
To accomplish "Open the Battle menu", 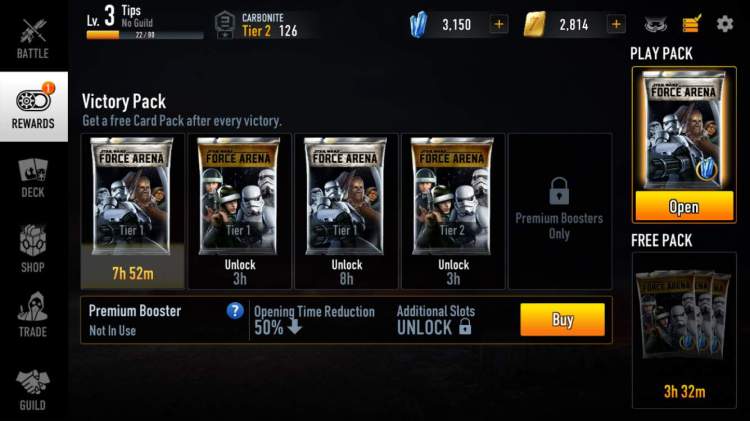I will point(33,37).
